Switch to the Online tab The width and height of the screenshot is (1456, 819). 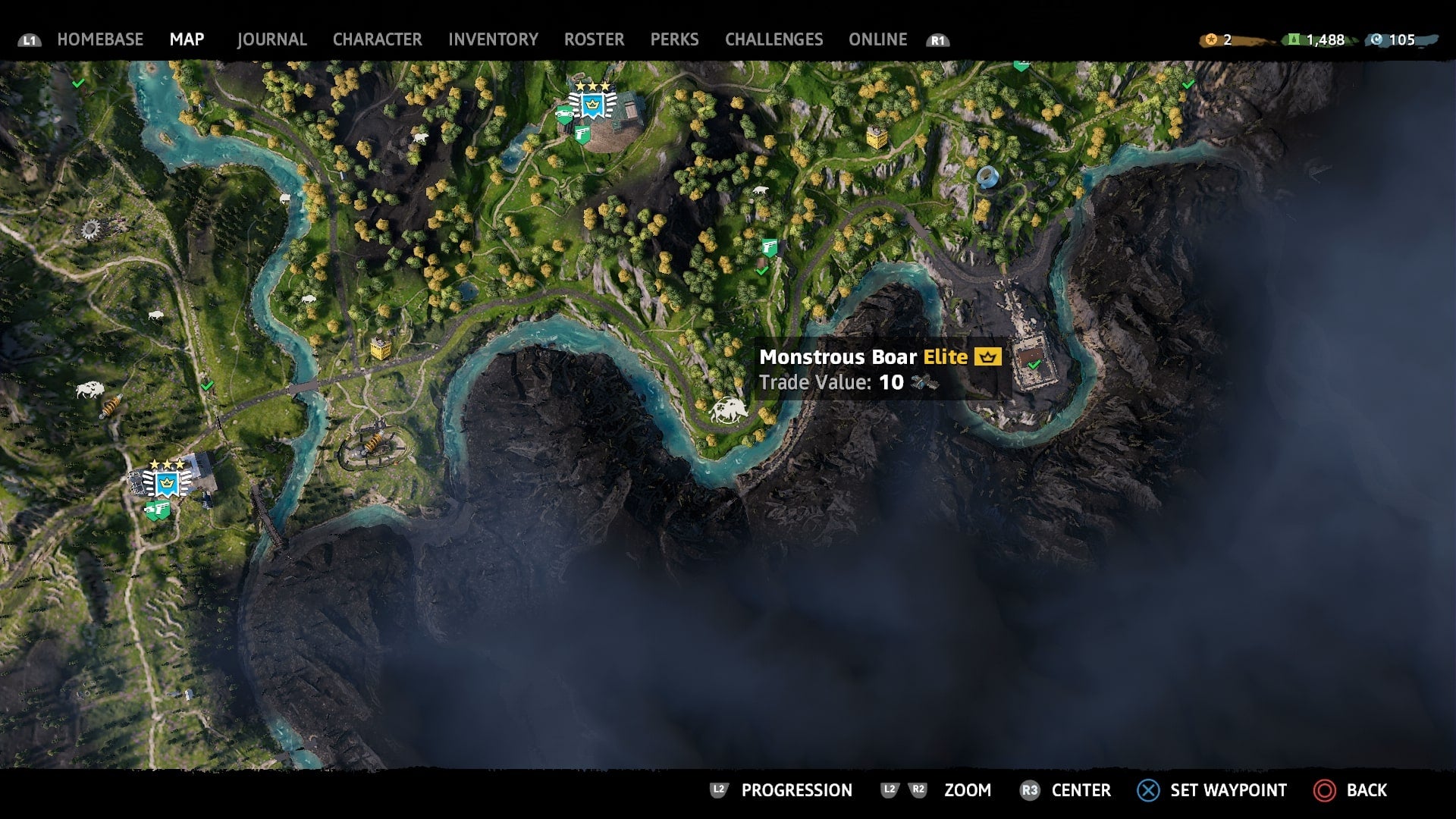point(877,39)
